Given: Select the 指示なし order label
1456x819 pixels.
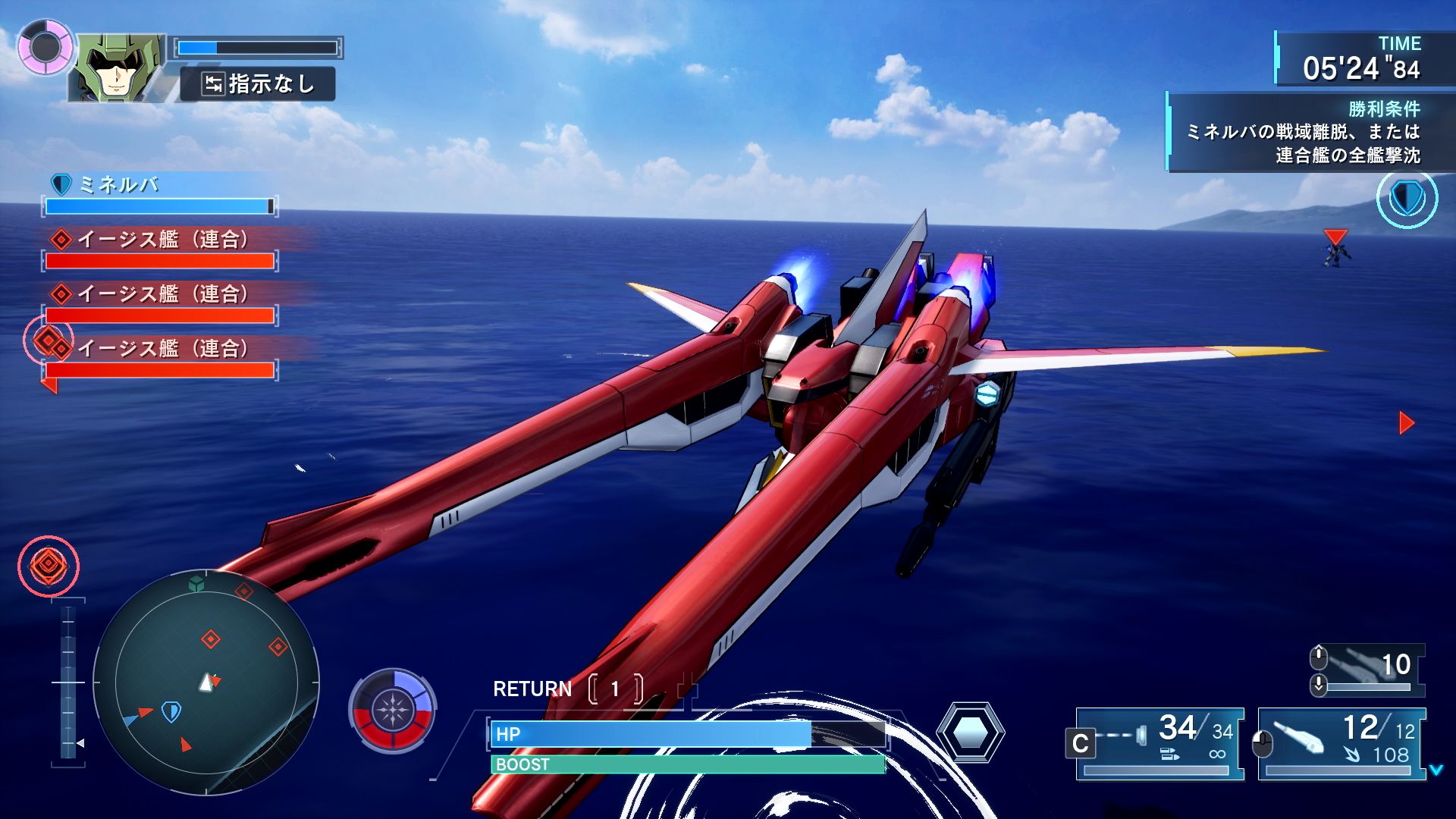Looking at the screenshot, I should click(x=258, y=84).
